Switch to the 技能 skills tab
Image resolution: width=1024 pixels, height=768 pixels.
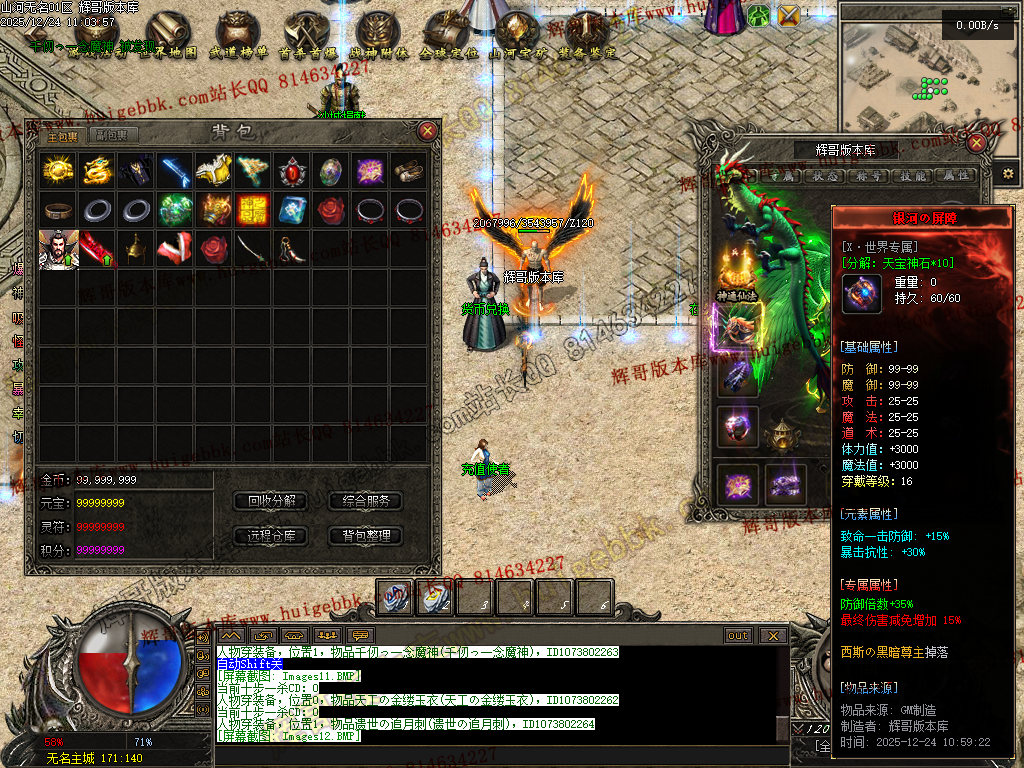[x=911, y=175]
